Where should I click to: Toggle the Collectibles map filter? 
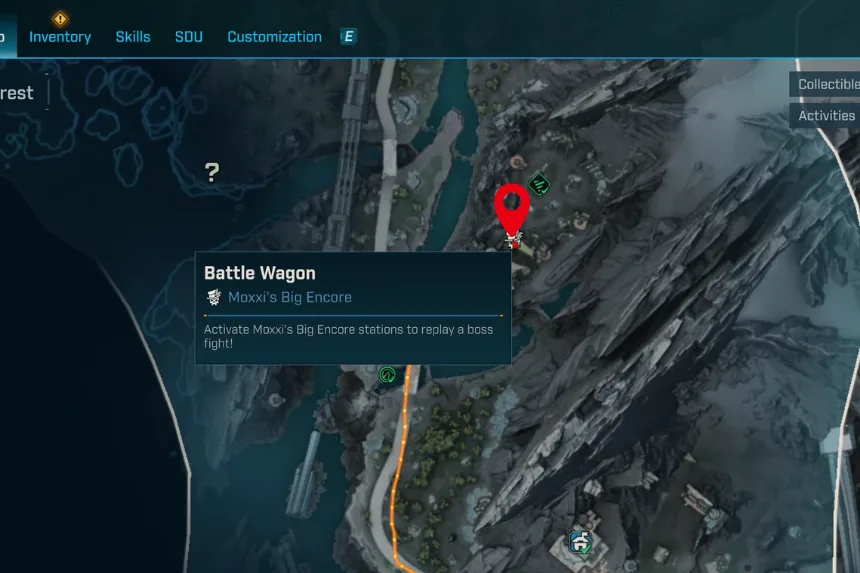click(x=827, y=84)
